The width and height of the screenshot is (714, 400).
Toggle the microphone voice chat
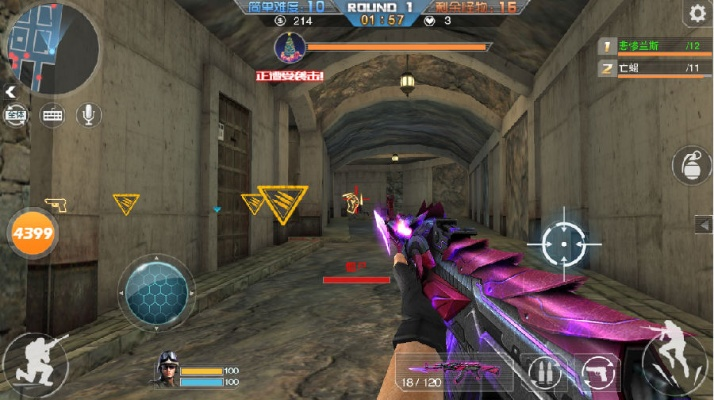89,115
